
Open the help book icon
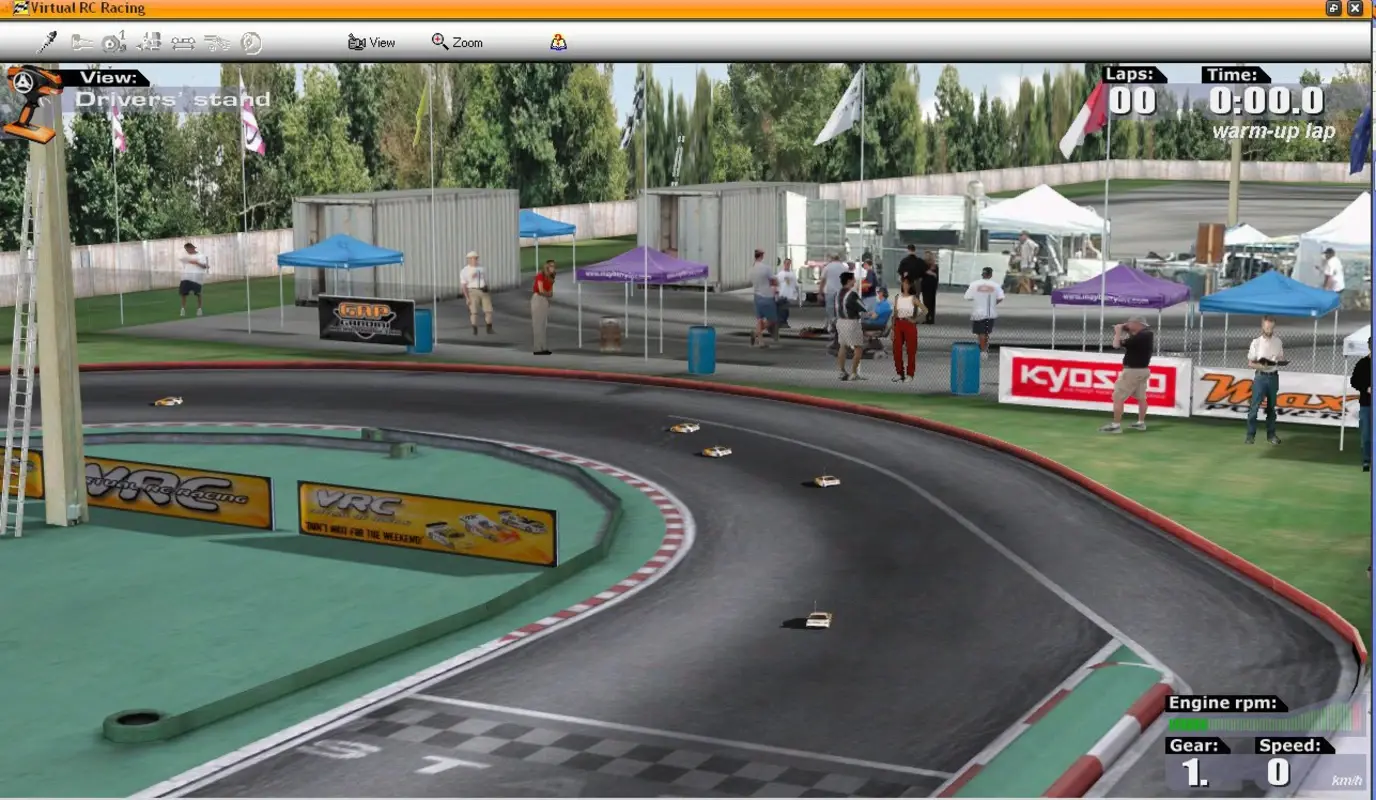559,42
